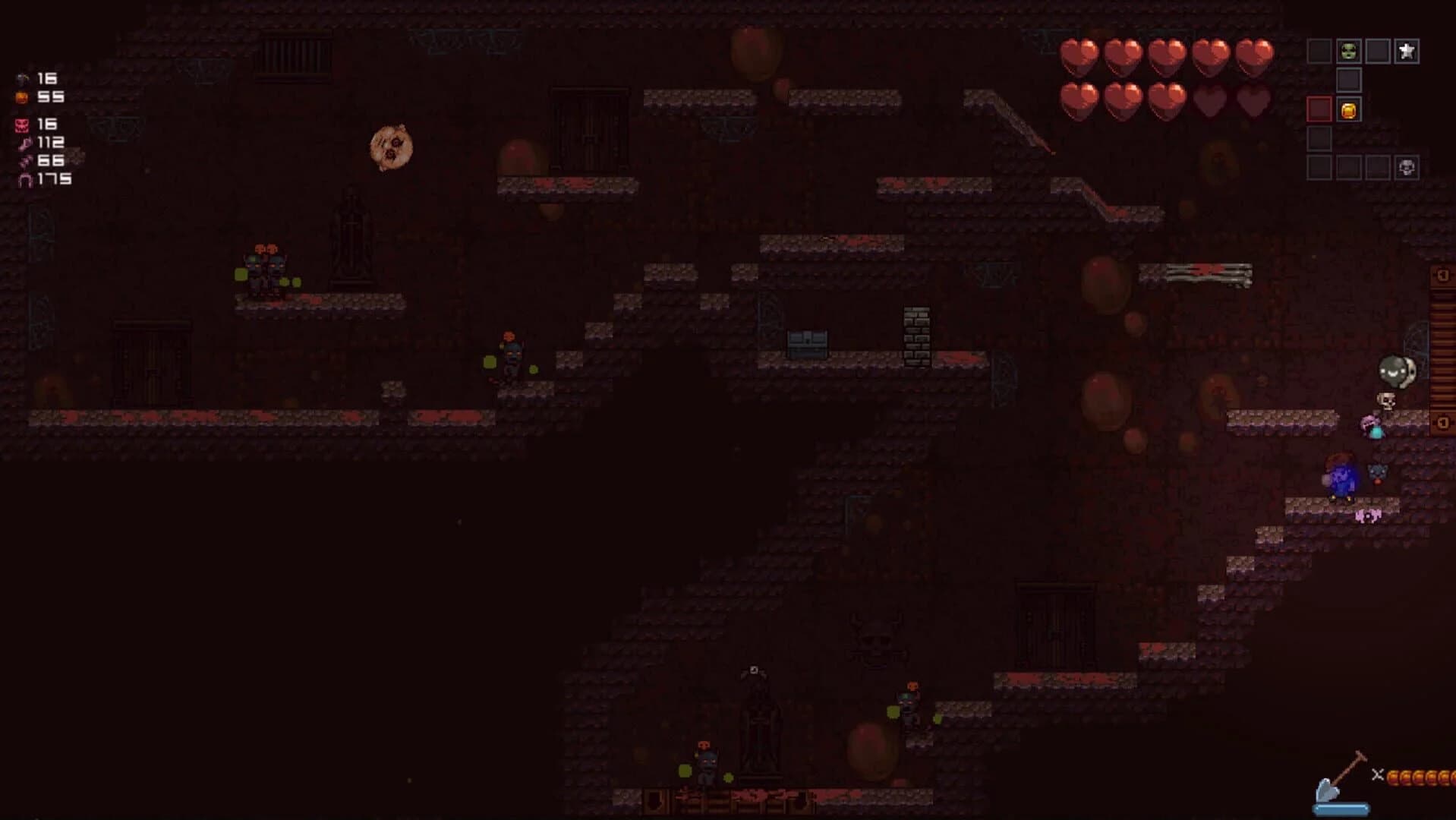
Task: Click the skull icon in the inventory grid
Action: [x=1407, y=167]
